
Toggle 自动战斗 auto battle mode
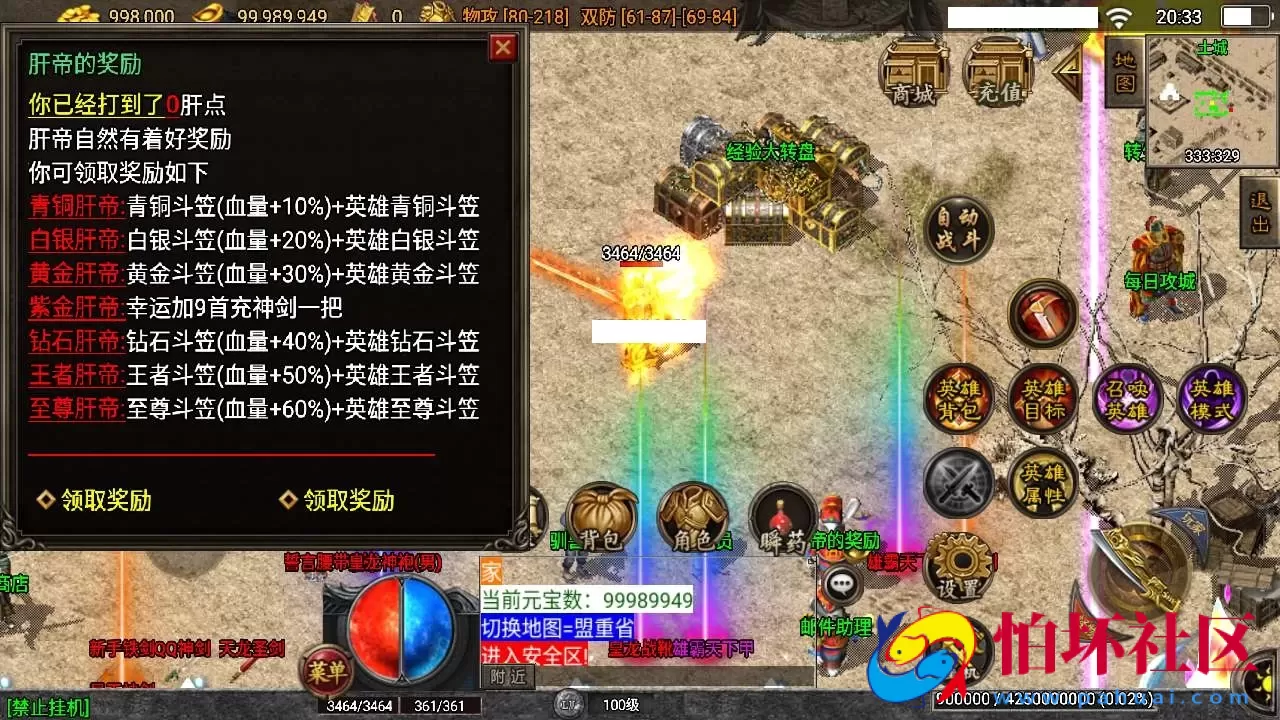957,231
